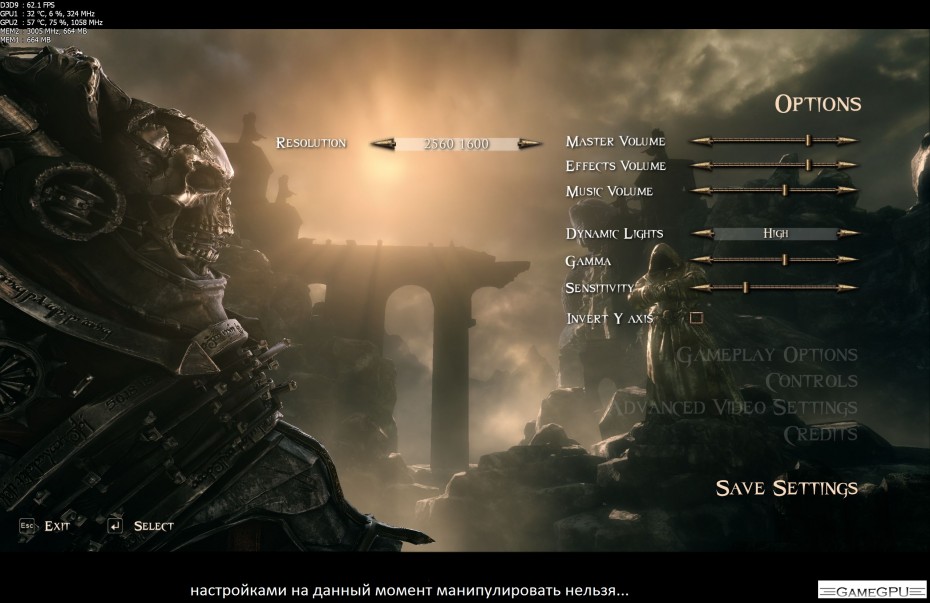Go to Advanced Video Settings
Image resolution: width=930 pixels, height=603 pixels.
click(733, 407)
